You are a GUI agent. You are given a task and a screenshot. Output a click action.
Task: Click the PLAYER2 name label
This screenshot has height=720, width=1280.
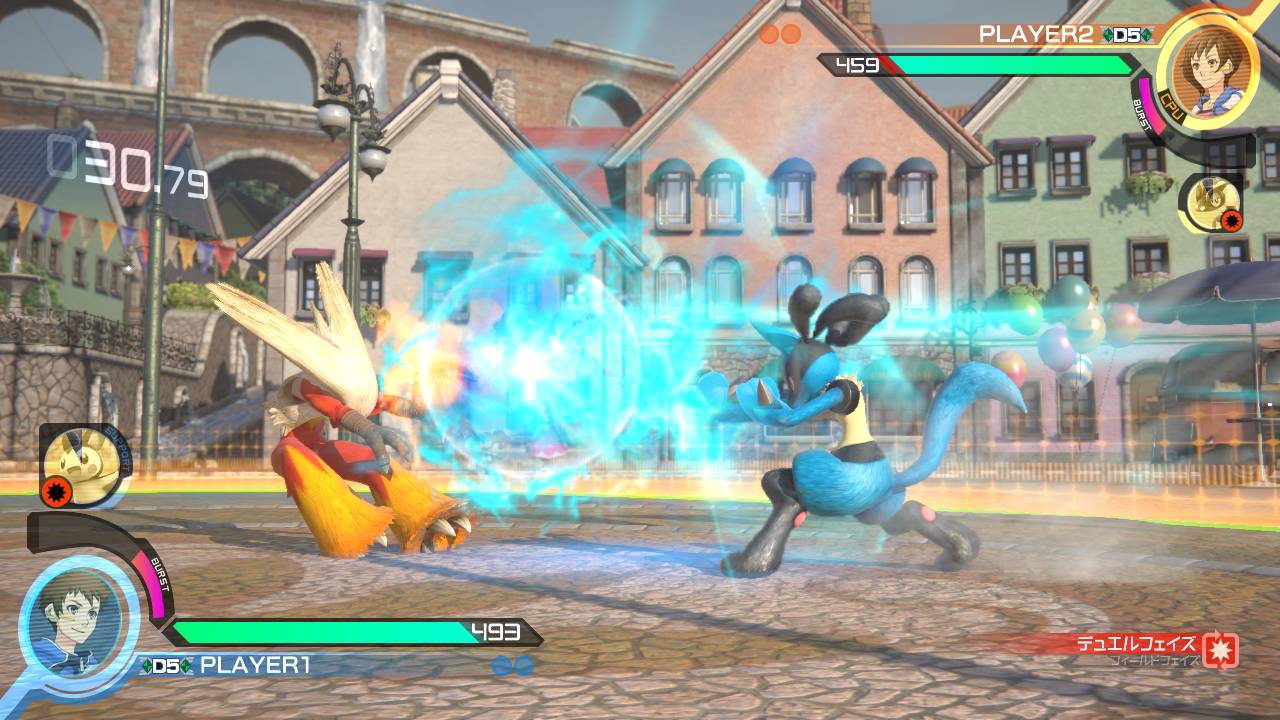1035,34
